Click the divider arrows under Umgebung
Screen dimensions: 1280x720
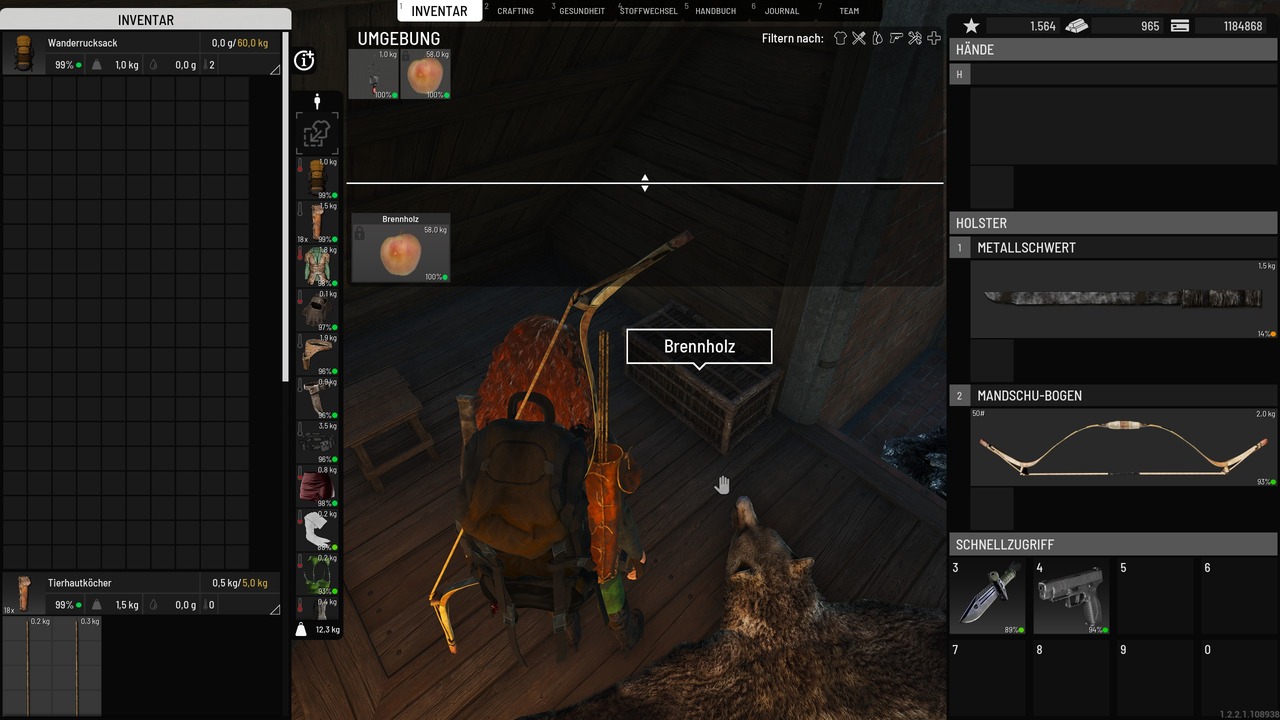(645, 183)
